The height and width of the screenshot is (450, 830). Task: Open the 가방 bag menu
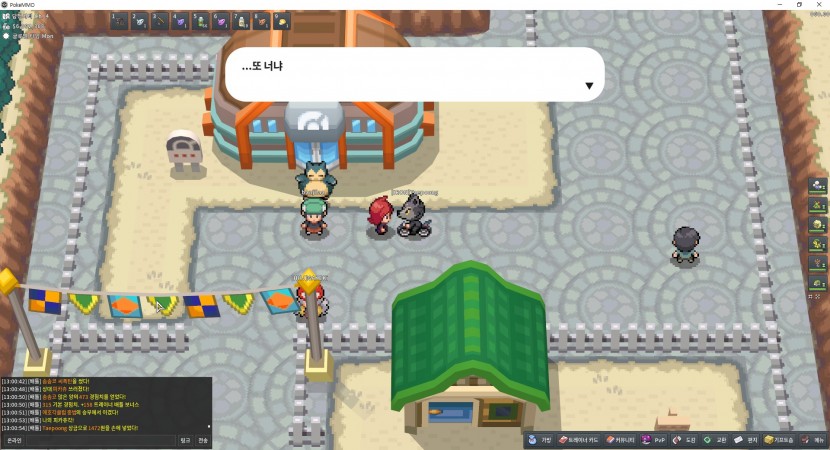[541, 440]
